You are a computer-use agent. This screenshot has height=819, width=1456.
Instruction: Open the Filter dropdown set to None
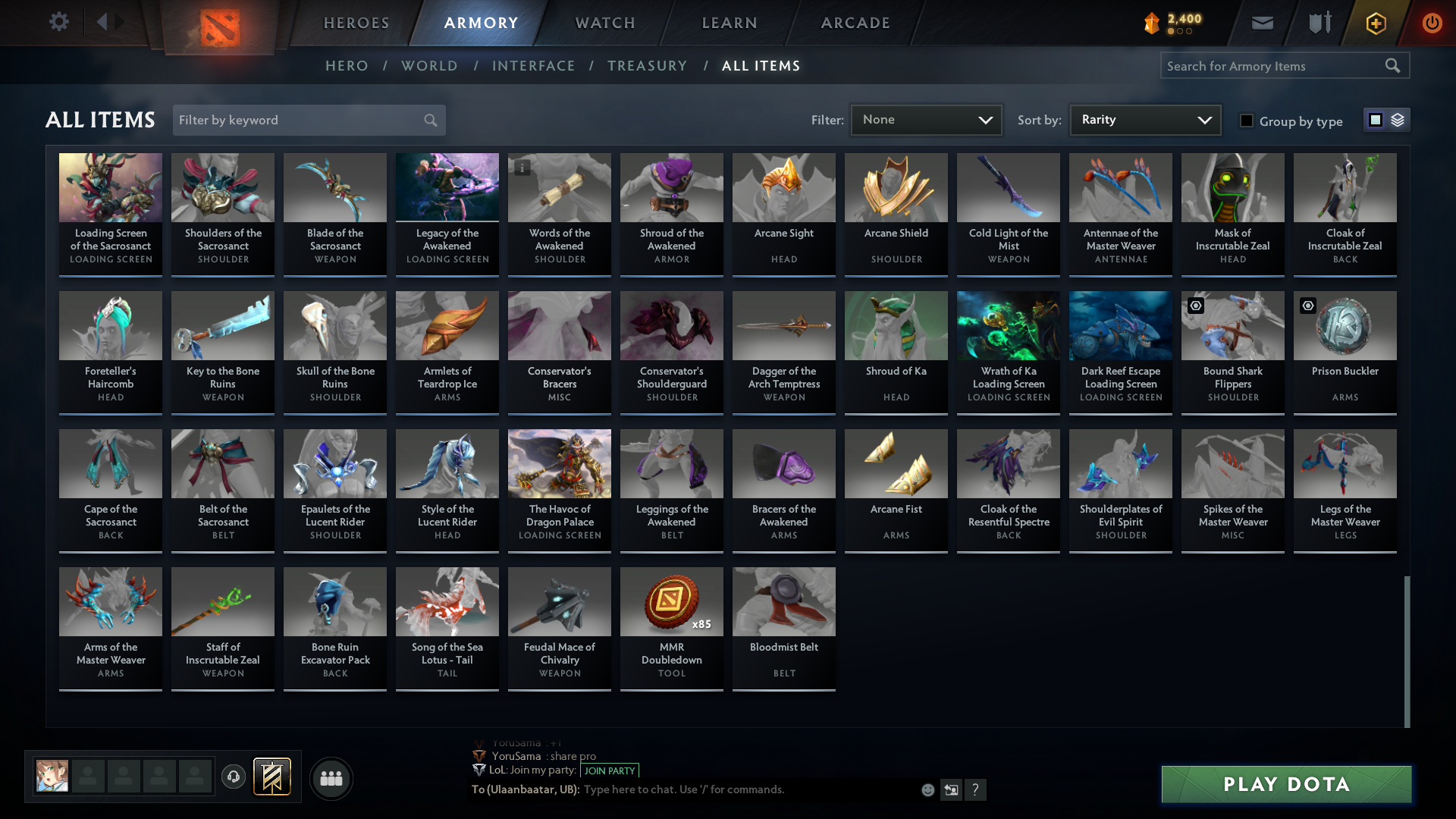pyautogui.click(x=926, y=120)
